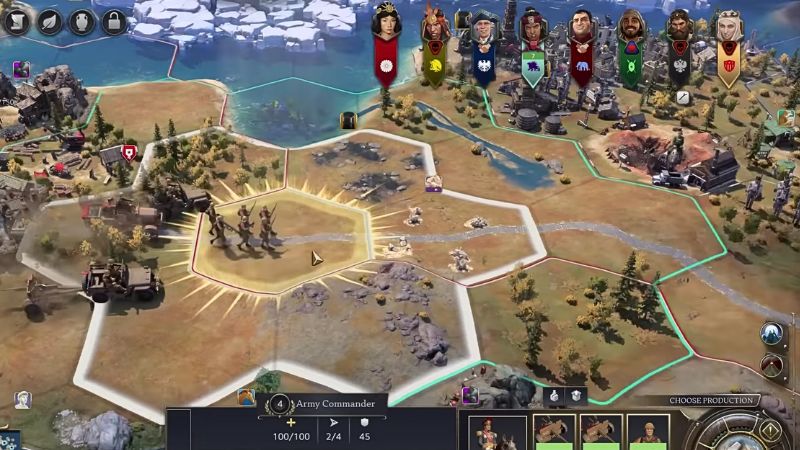Click the blue mountain lens button

(771, 333)
